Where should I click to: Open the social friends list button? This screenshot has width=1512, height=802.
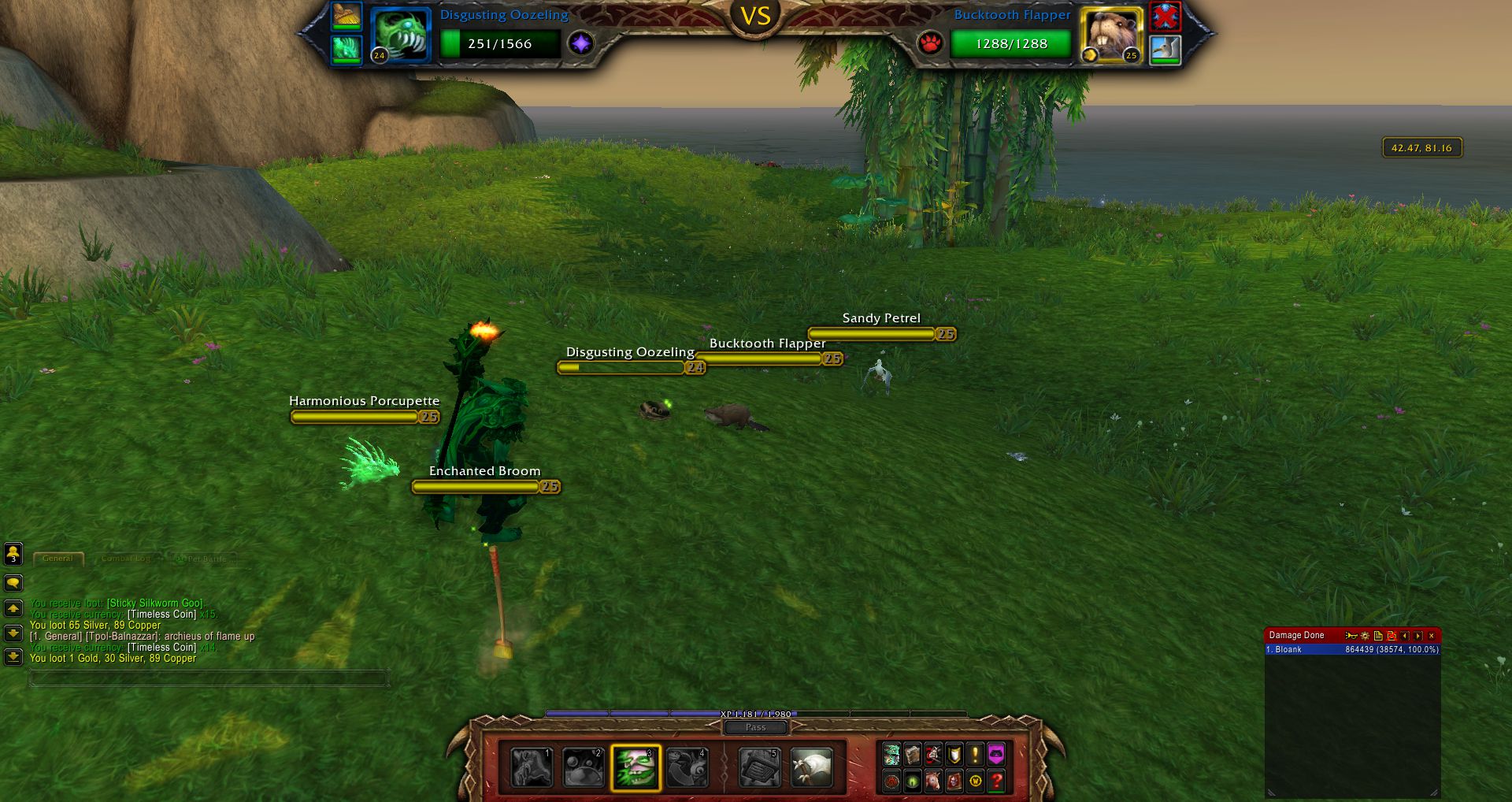[x=13, y=554]
